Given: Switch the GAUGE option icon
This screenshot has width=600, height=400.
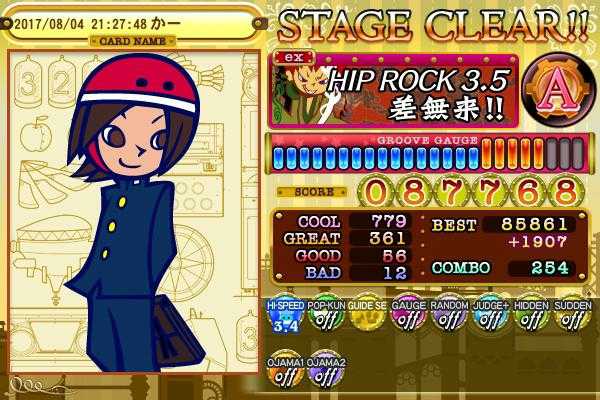Looking at the screenshot, I should point(406,318).
